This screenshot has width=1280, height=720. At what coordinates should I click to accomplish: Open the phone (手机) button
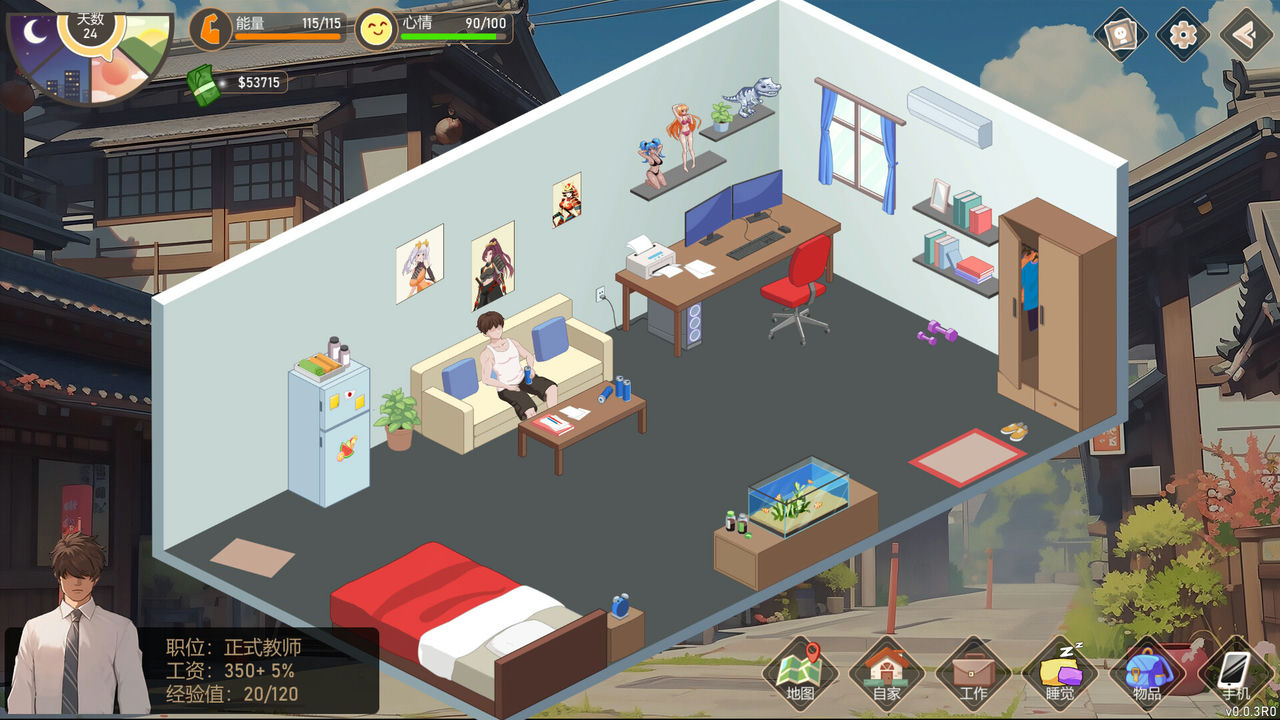coord(1236,673)
